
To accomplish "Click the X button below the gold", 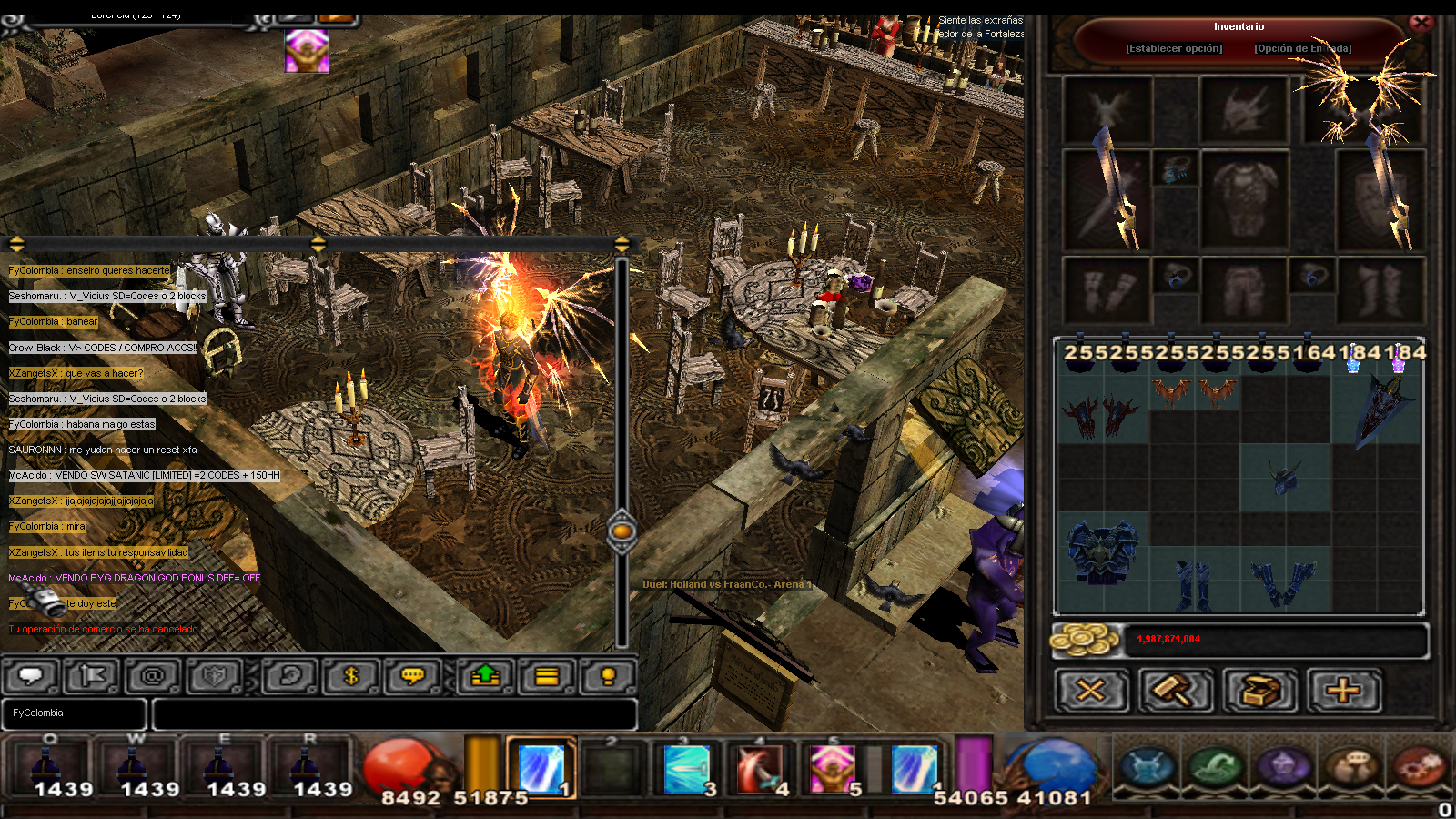I will point(1091,691).
